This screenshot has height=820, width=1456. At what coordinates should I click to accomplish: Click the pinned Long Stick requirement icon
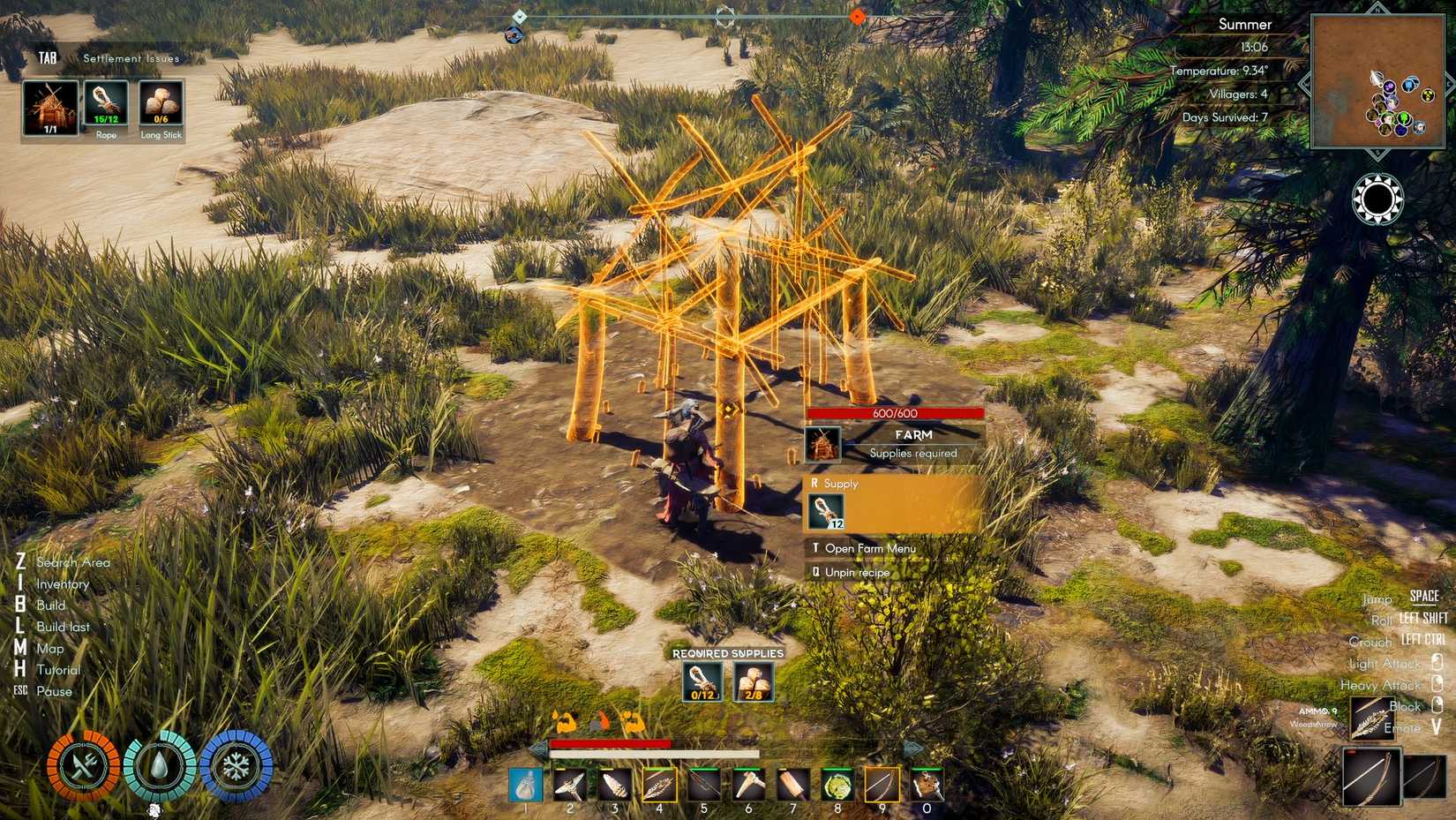161,103
